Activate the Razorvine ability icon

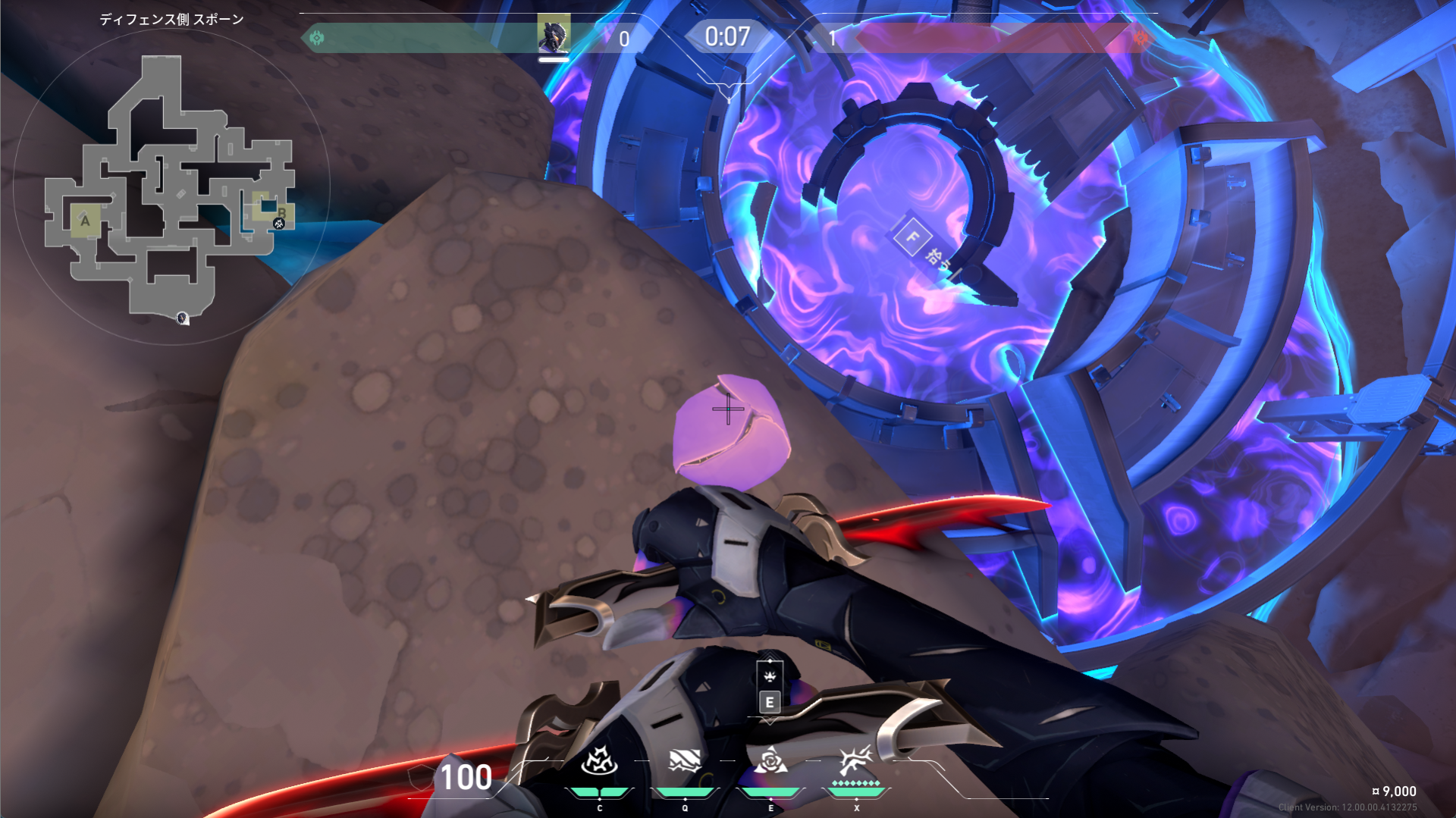[x=599, y=760]
